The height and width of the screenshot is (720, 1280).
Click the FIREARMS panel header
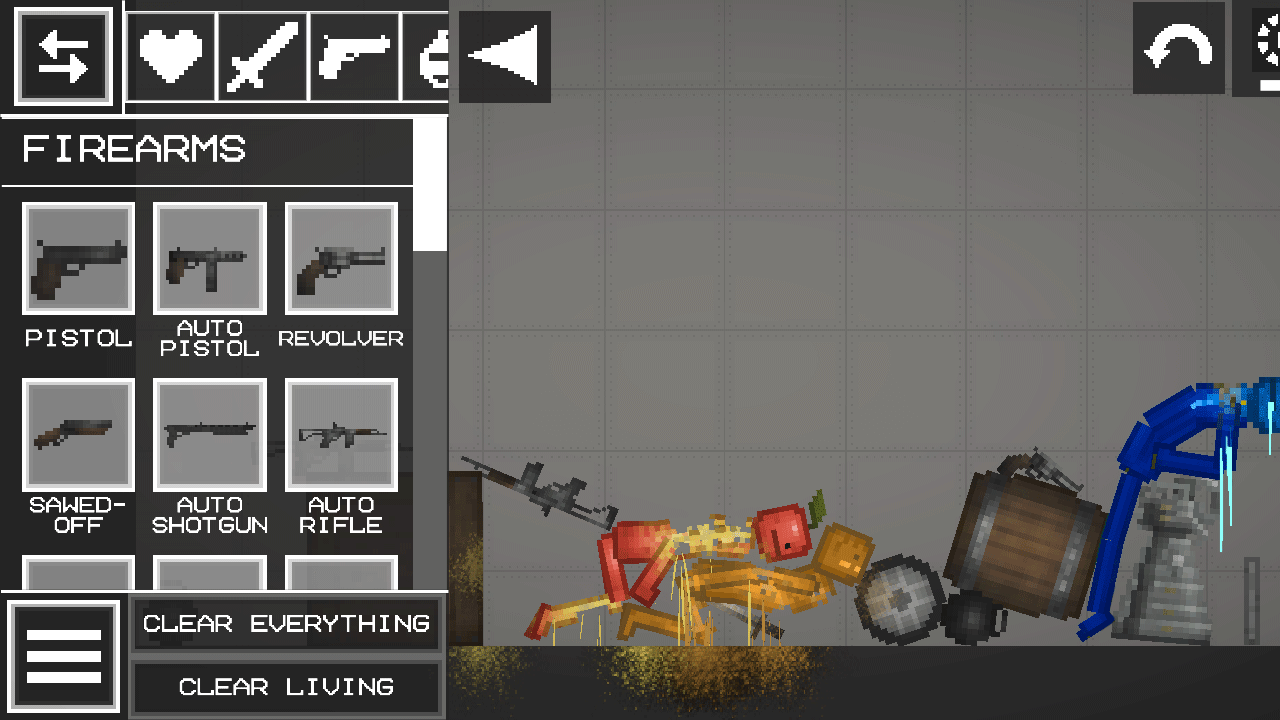137,149
